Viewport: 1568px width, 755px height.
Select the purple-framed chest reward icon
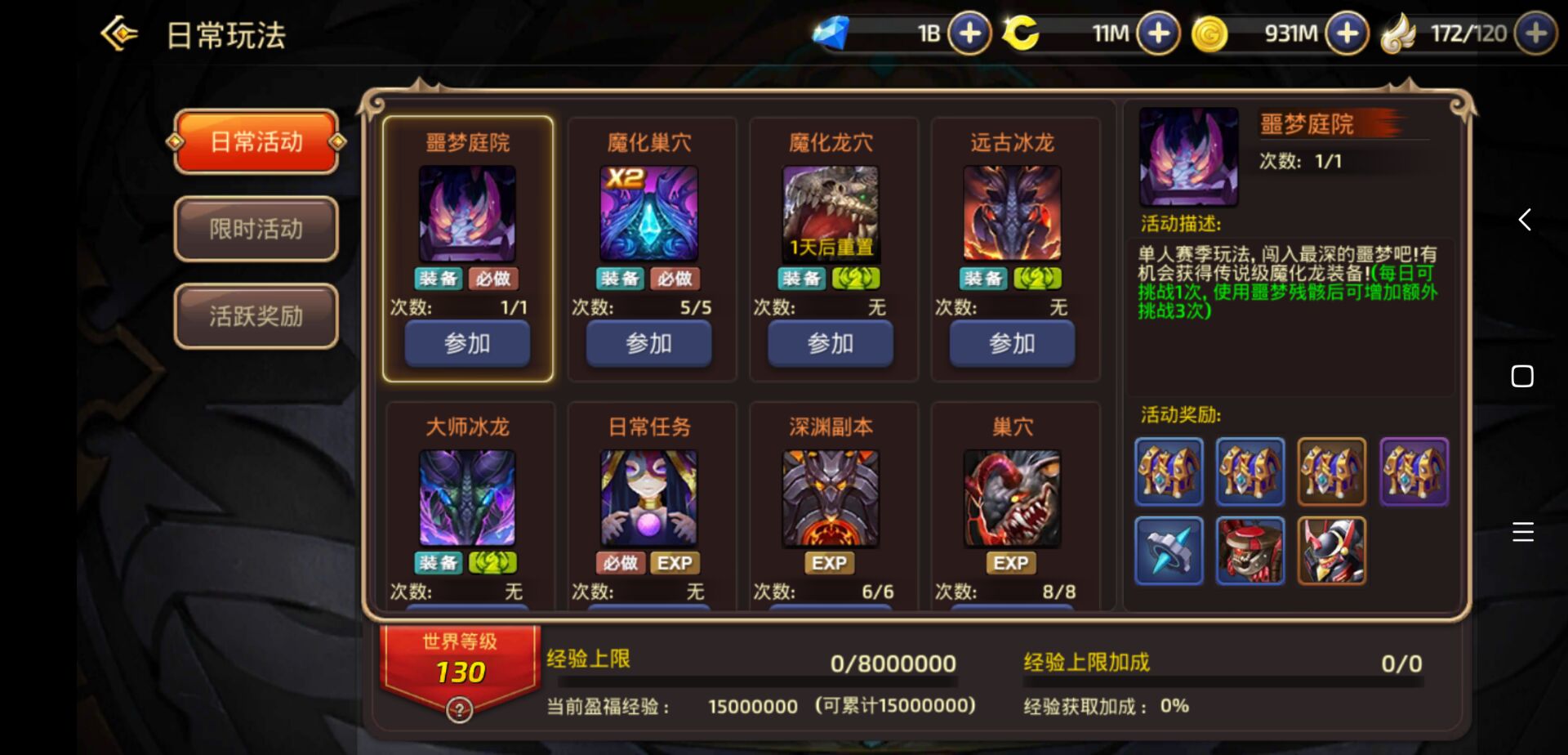(x=1414, y=471)
